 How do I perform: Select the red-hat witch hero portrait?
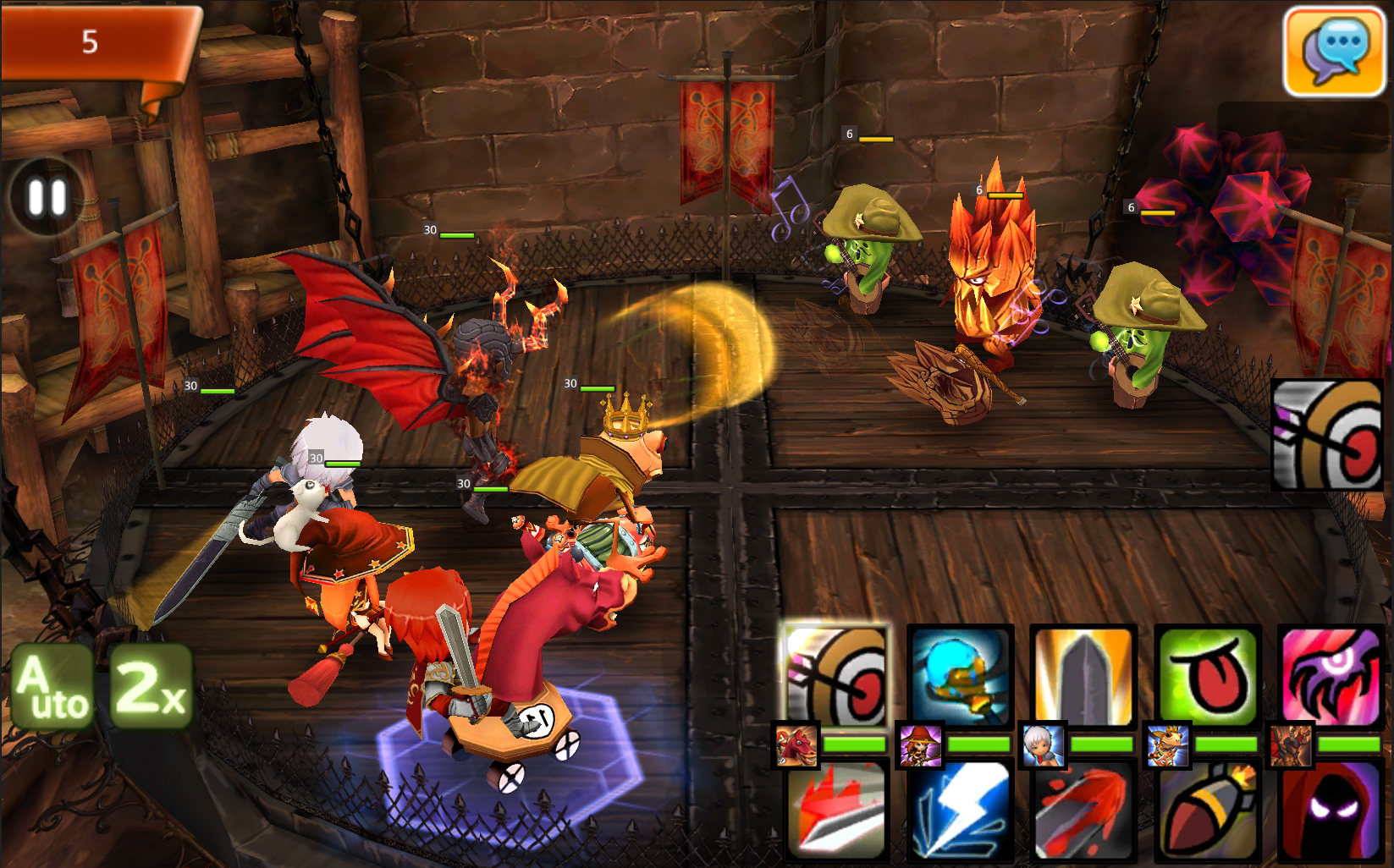(920, 745)
